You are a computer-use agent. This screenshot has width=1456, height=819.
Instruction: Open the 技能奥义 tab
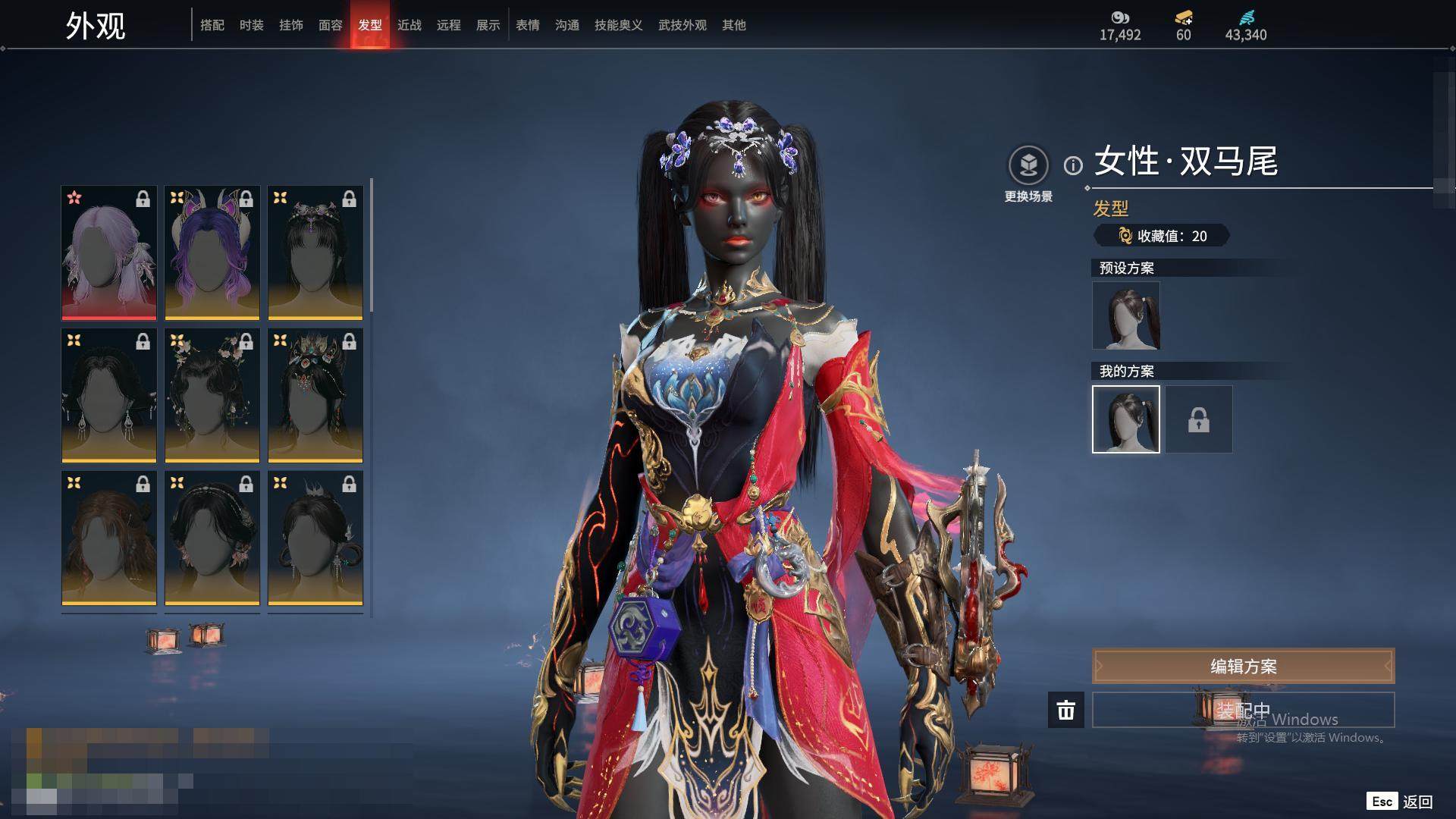(619, 25)
